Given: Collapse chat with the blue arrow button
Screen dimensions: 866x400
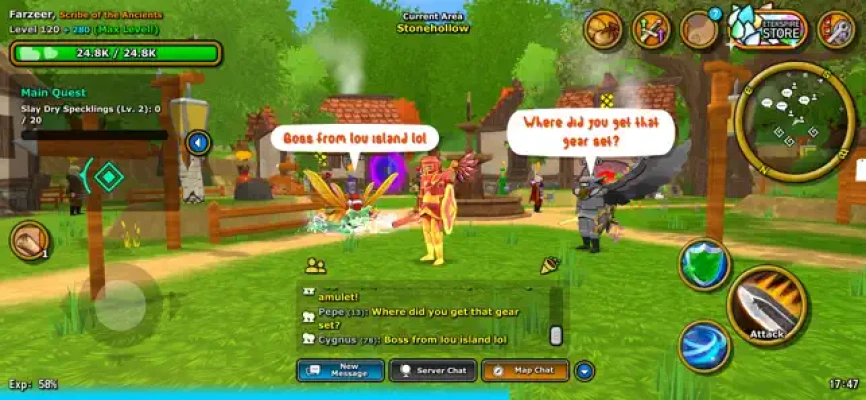Looking at the screenshot, I should 584,370.
